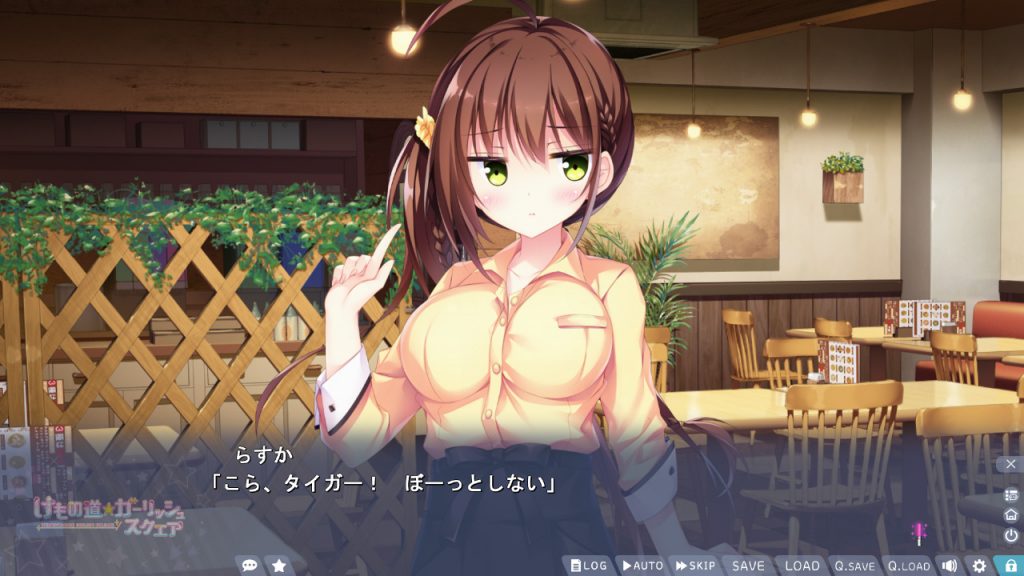Return to title with the house icon
This screenshot has height=576, width=1024.
click(1010, 515)
